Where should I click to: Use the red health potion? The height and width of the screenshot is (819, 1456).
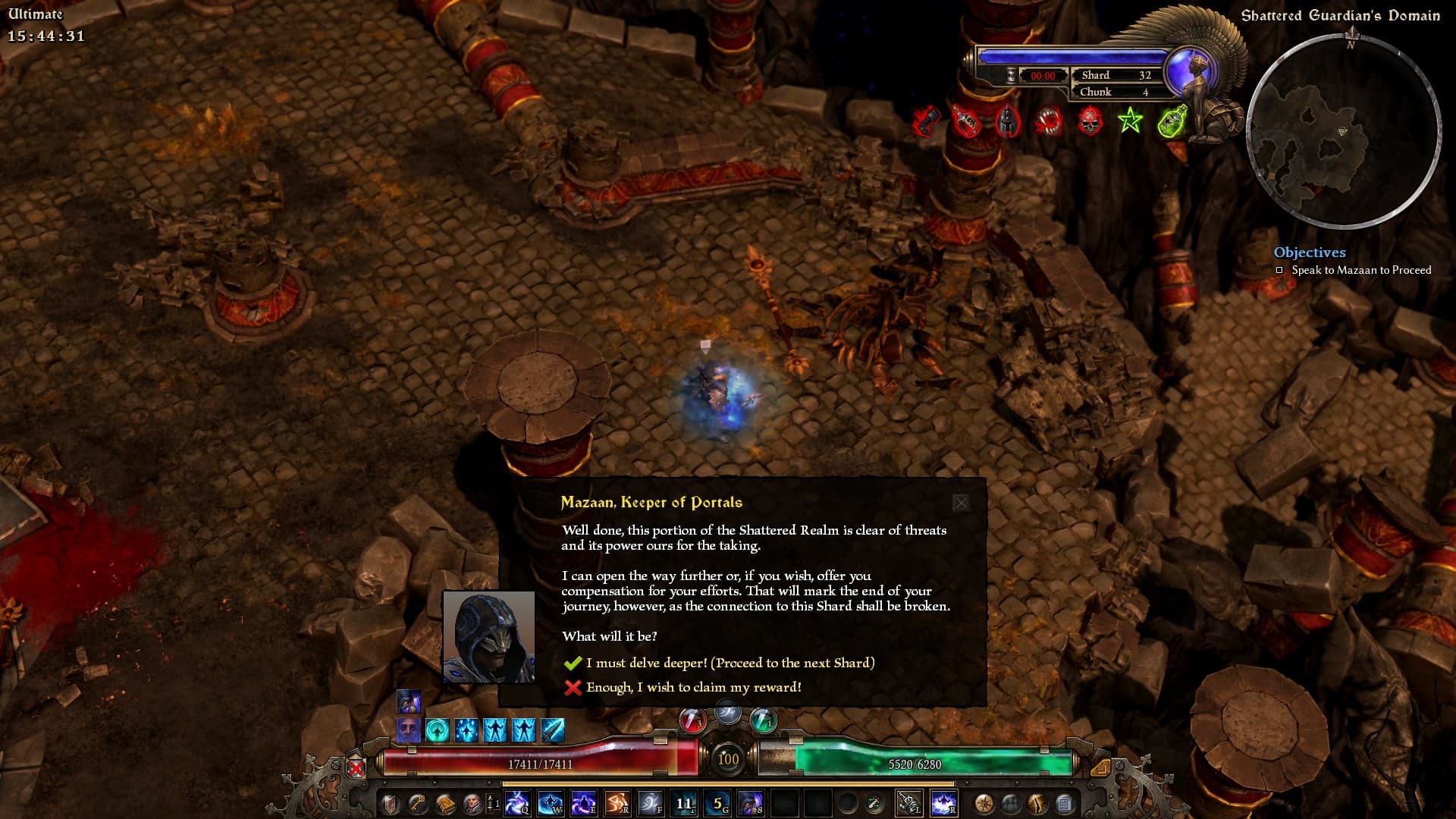[692, 720]
